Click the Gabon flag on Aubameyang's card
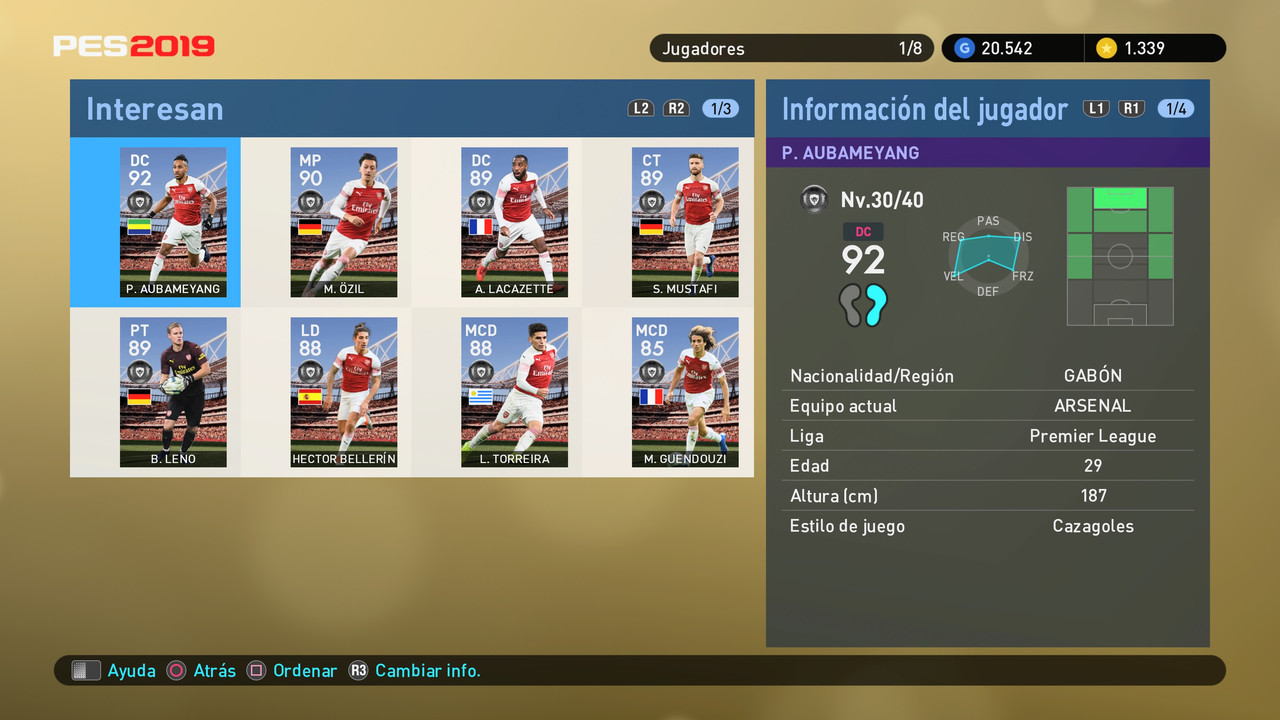Screen dimensions: 1280x720 point(141,227)
